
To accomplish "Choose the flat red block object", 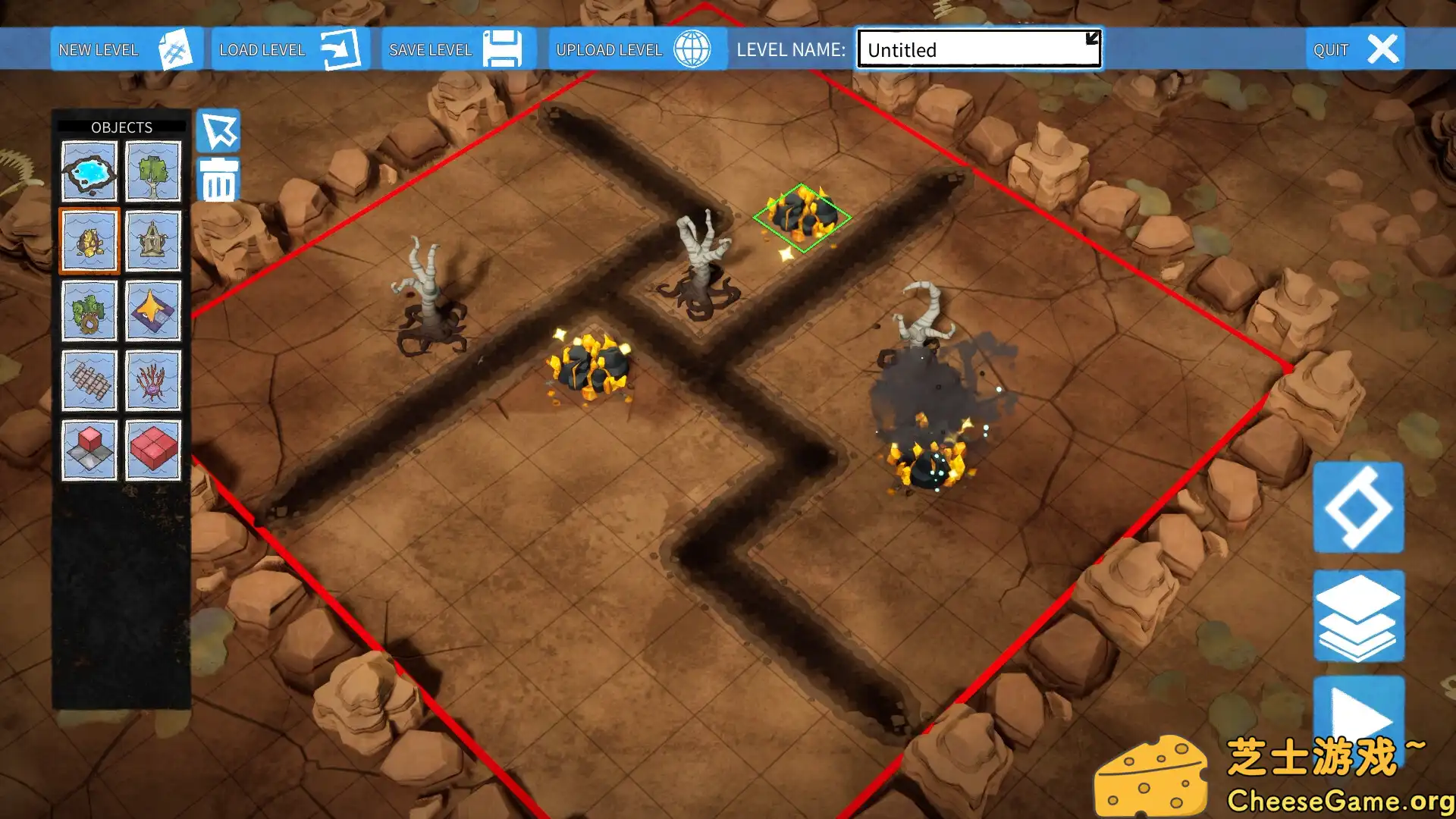I will [x=152, y=447].
